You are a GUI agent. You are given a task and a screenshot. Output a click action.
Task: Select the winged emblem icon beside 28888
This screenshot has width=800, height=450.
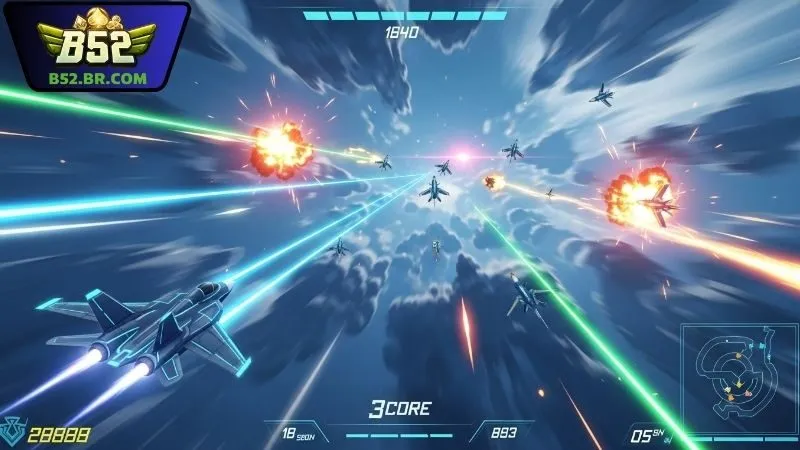[14, 431]
